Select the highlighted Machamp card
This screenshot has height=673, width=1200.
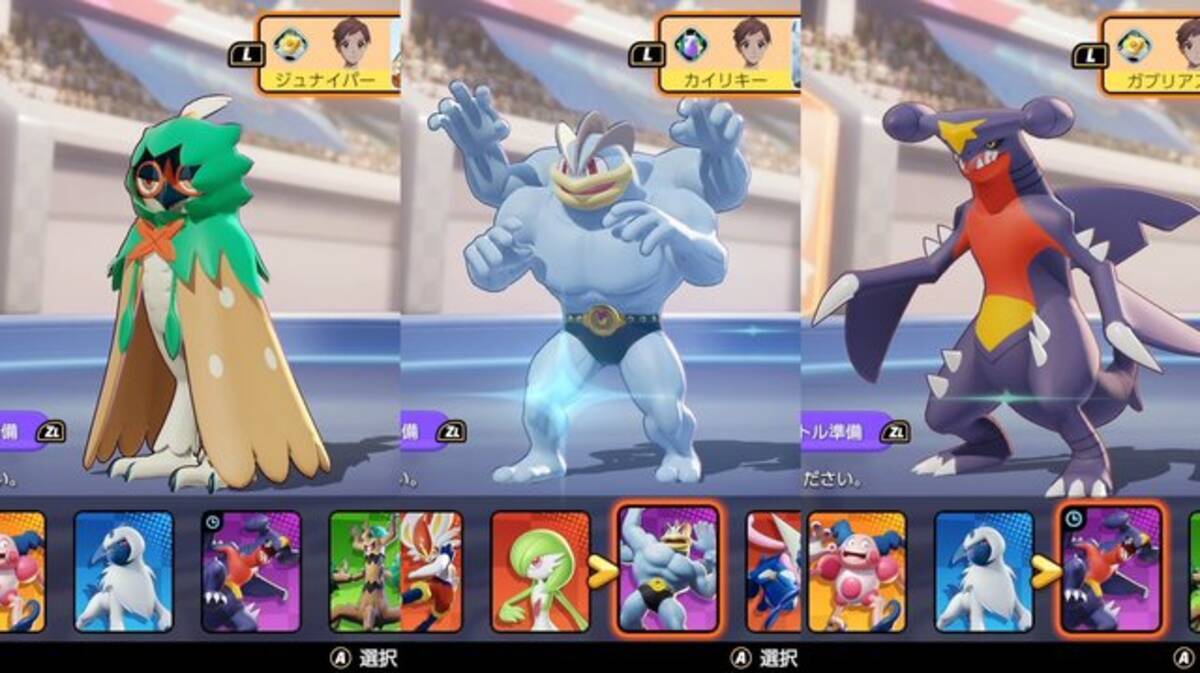pos(668,569)
